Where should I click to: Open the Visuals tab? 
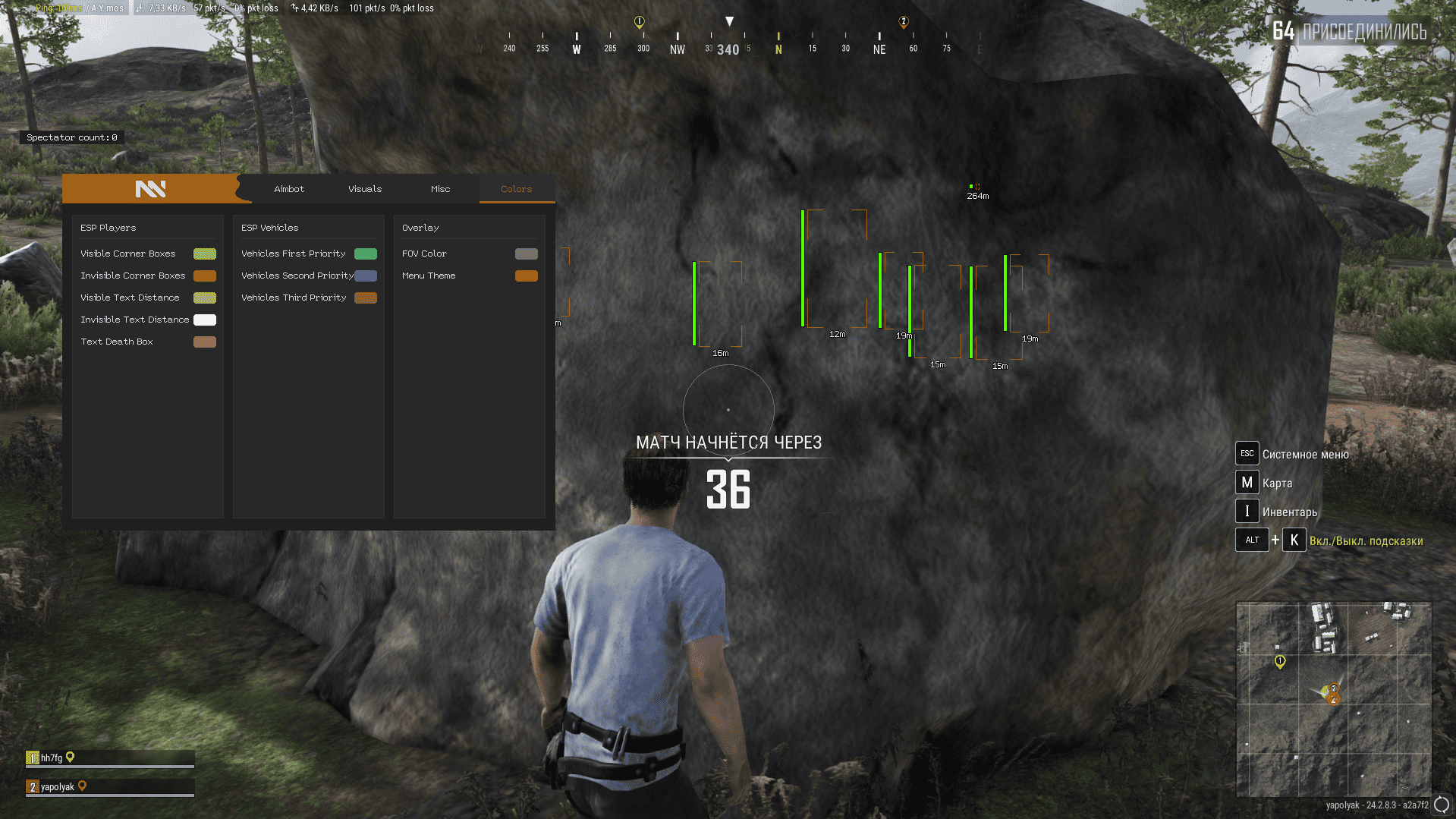click(365, 189)
